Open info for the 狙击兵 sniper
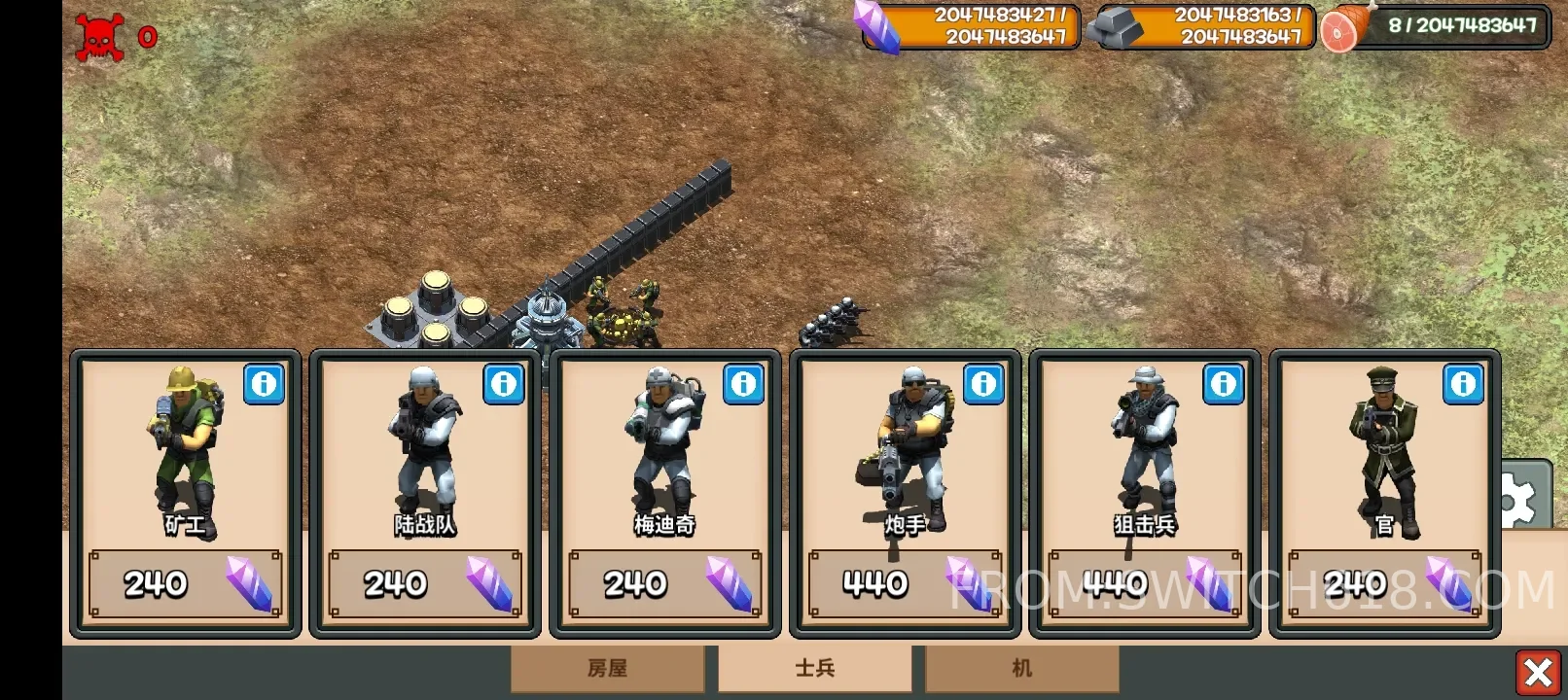 pos(1224,384)
